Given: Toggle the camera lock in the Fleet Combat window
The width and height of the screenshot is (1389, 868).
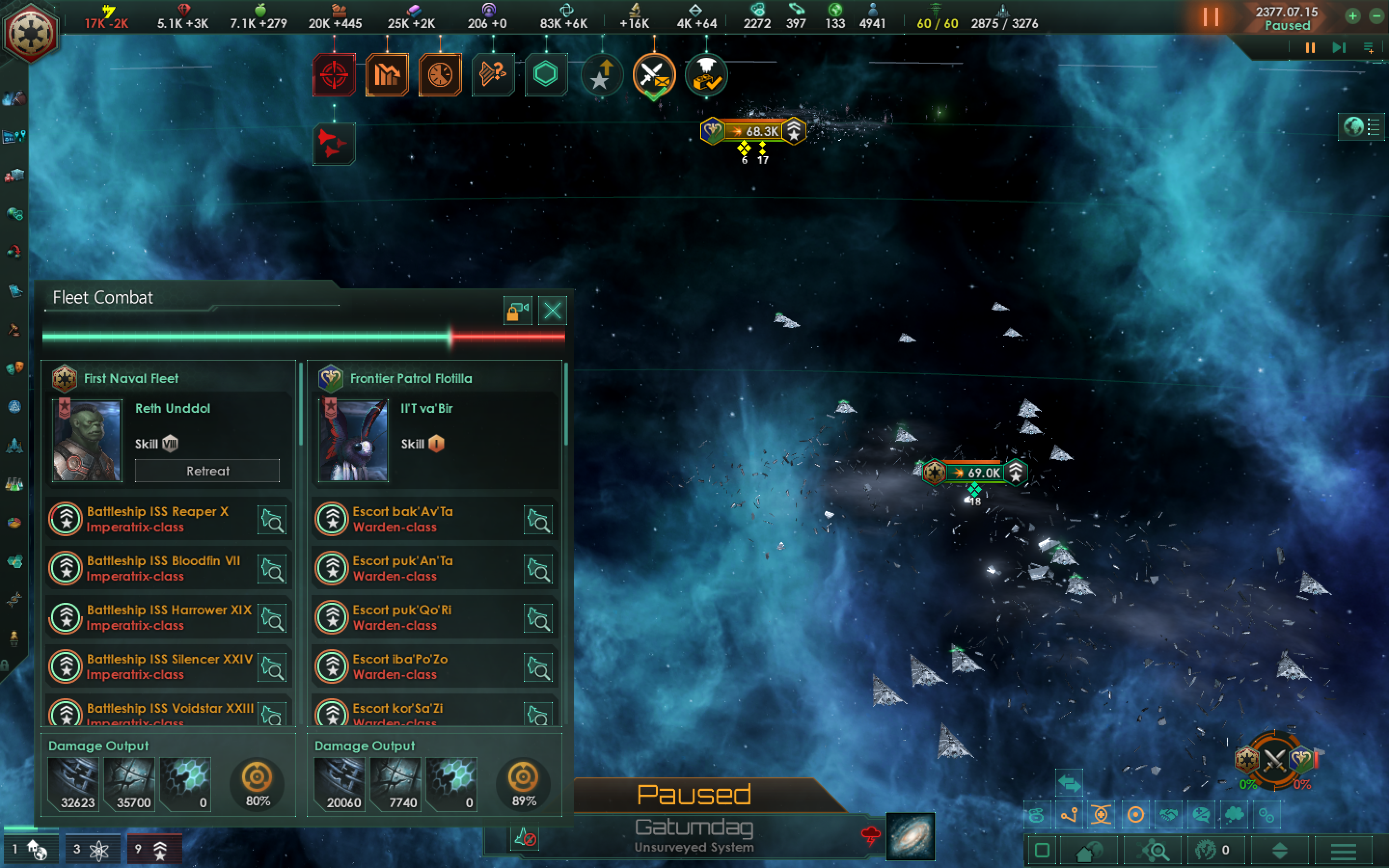Looking at the screenshot, I should (517, 311).
